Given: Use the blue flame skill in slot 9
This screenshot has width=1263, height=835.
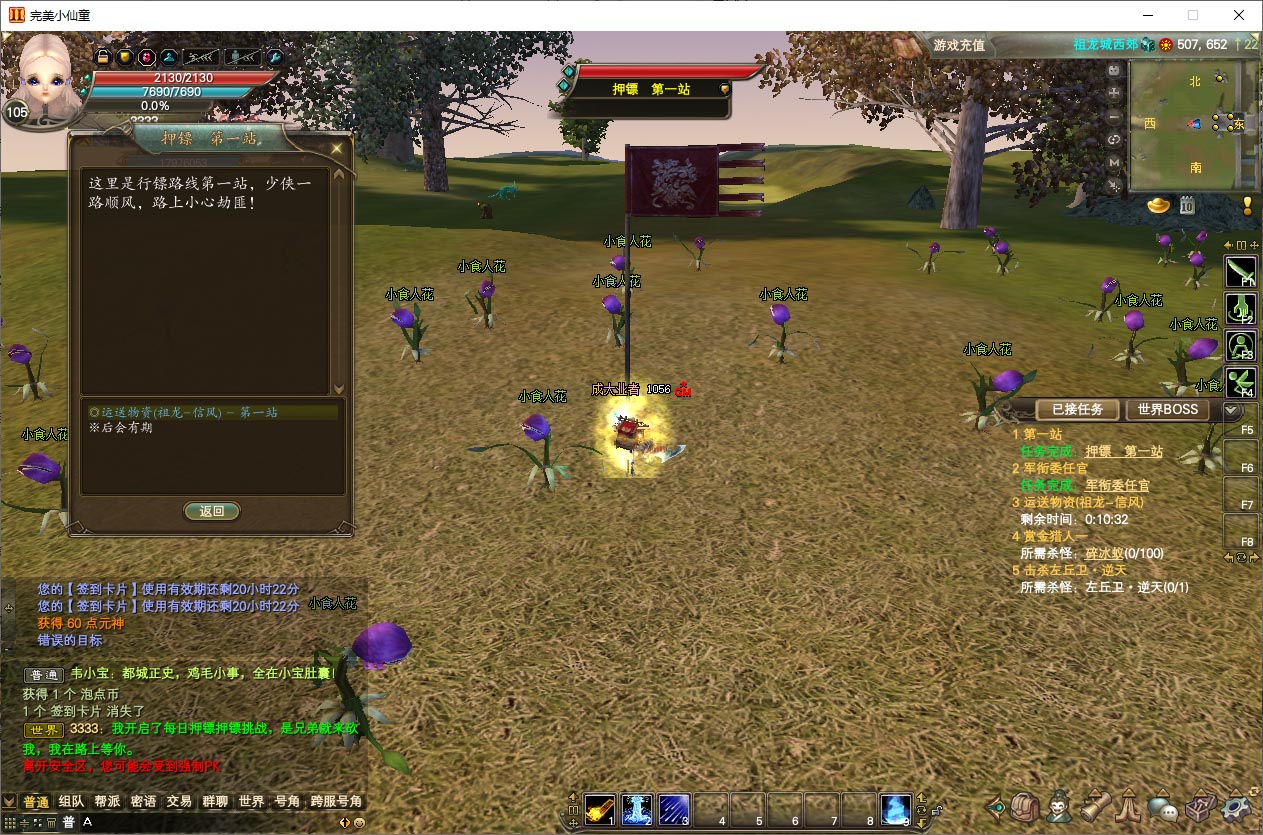Looking at the screenshot, I should click(895, 808).
